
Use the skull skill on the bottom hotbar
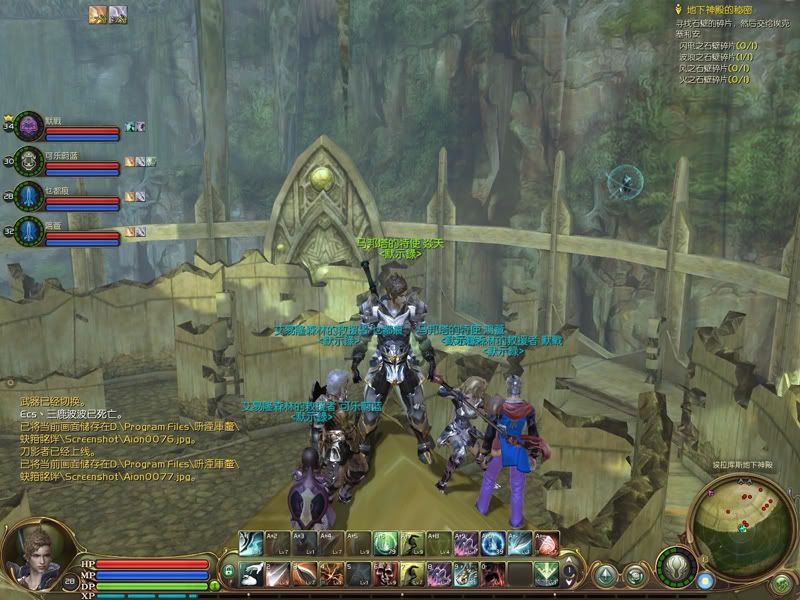(x=385, y=574)
